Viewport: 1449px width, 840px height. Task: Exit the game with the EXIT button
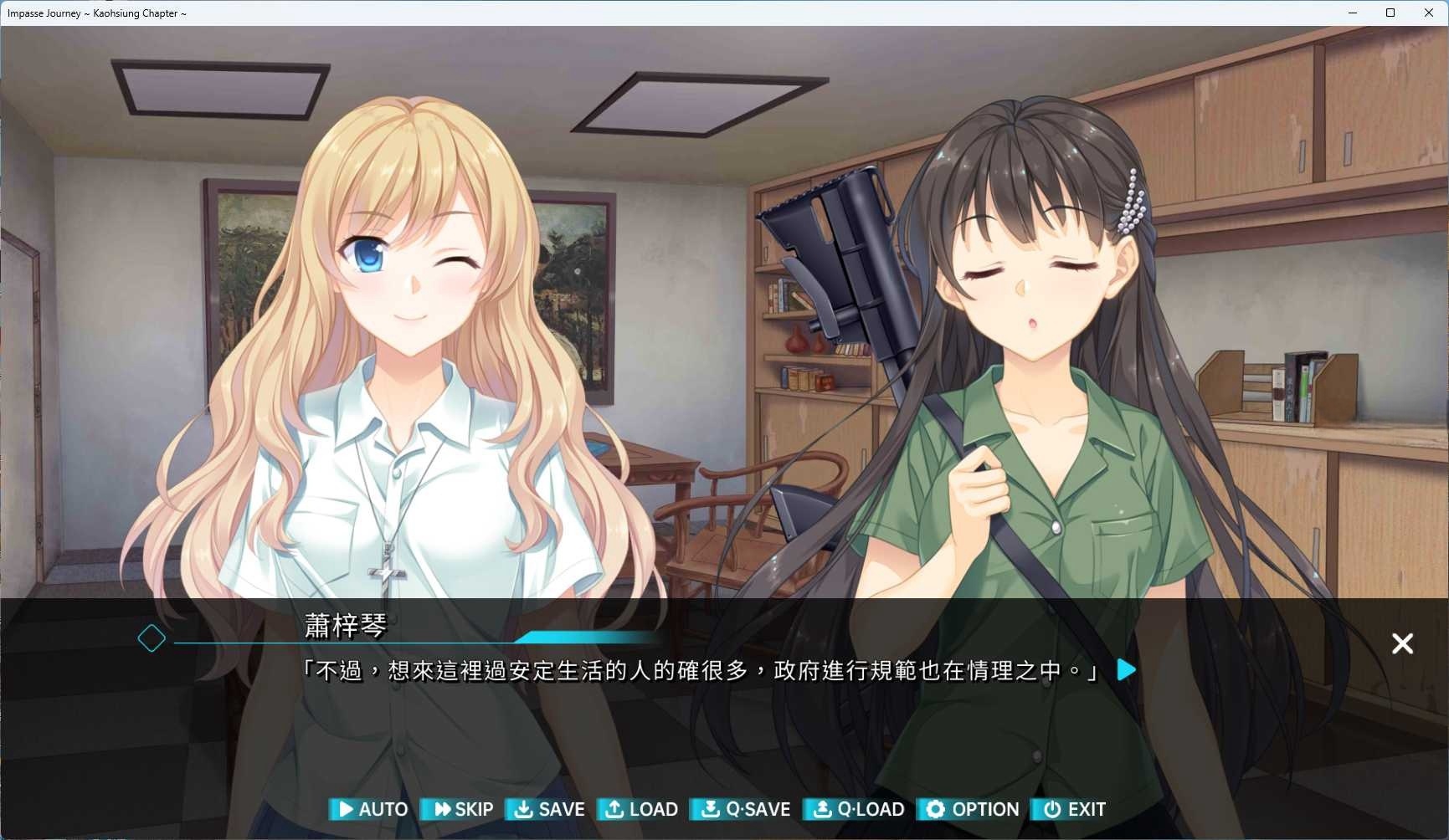(1071, 809)
